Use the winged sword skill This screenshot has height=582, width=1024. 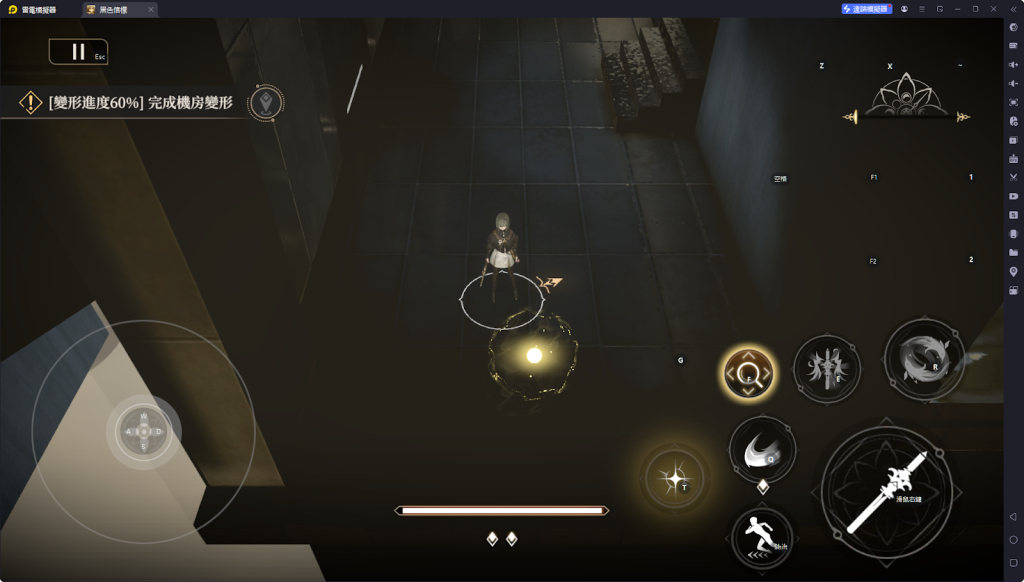coord(827,369)
